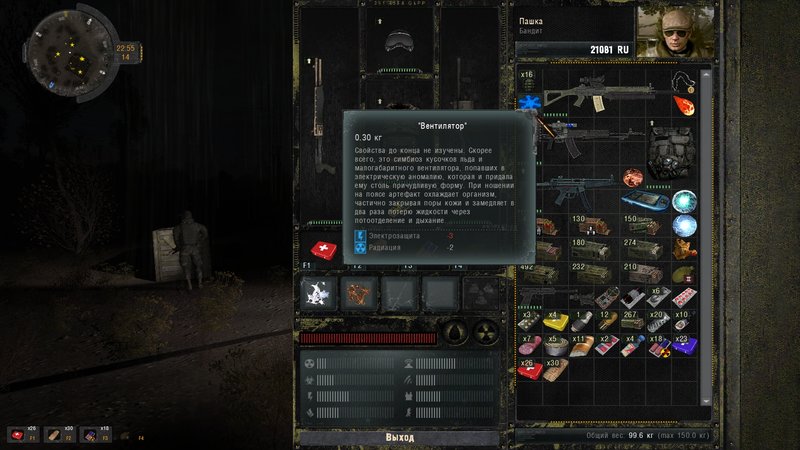Select the red medkit stack marked x26
This screenshot has height=450, width=800.
pos(531,371)
